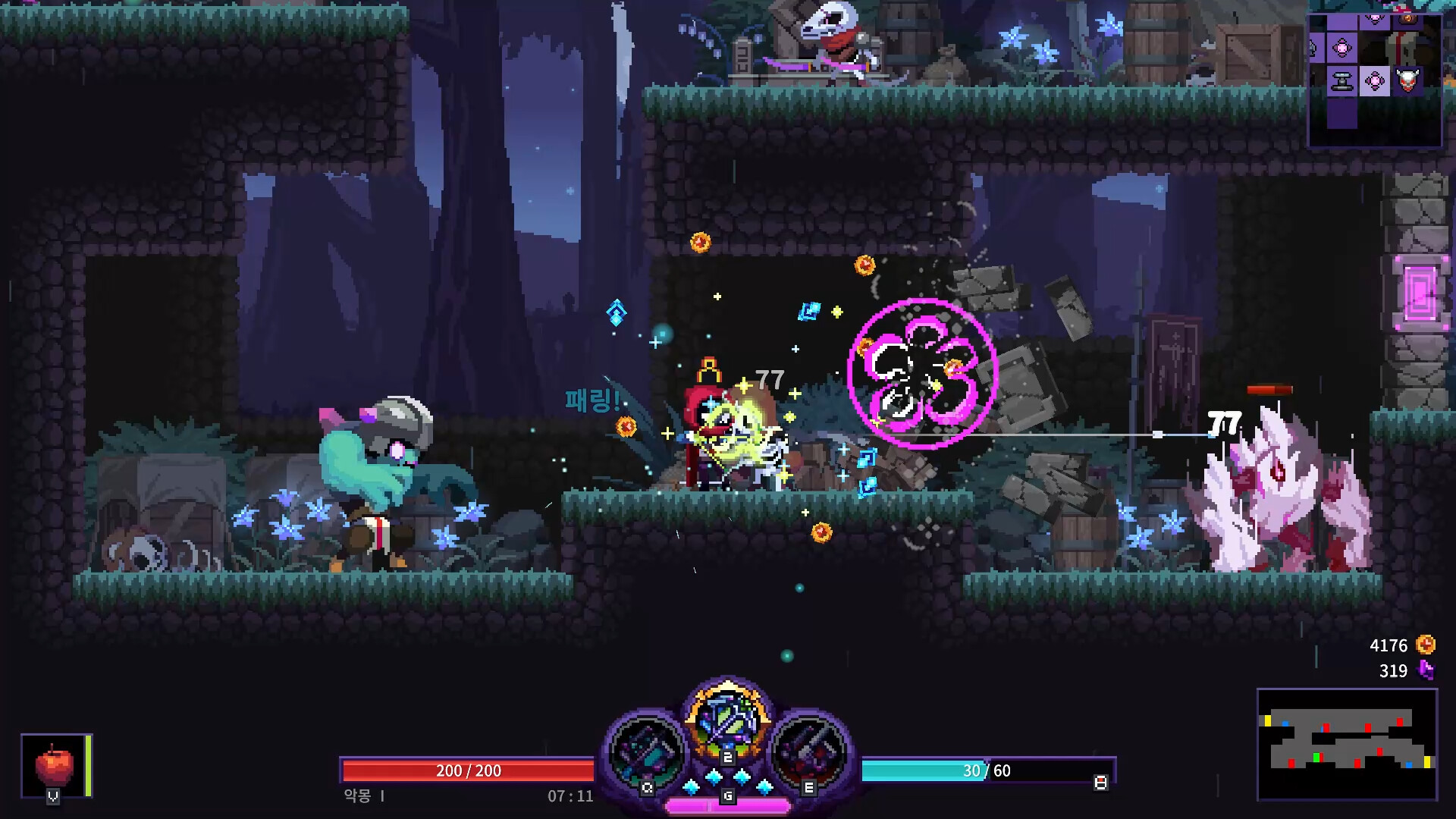Screen dimensions: 1456x819
Task: Select the table-shaped artifact in the inventory grid
Action: click(x=1342, y=80)
